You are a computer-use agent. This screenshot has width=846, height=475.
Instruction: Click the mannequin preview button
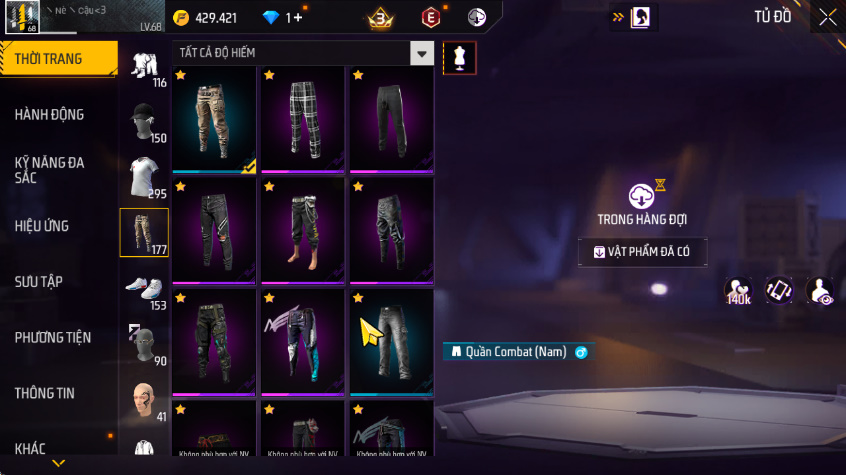(x=460, y=57)
